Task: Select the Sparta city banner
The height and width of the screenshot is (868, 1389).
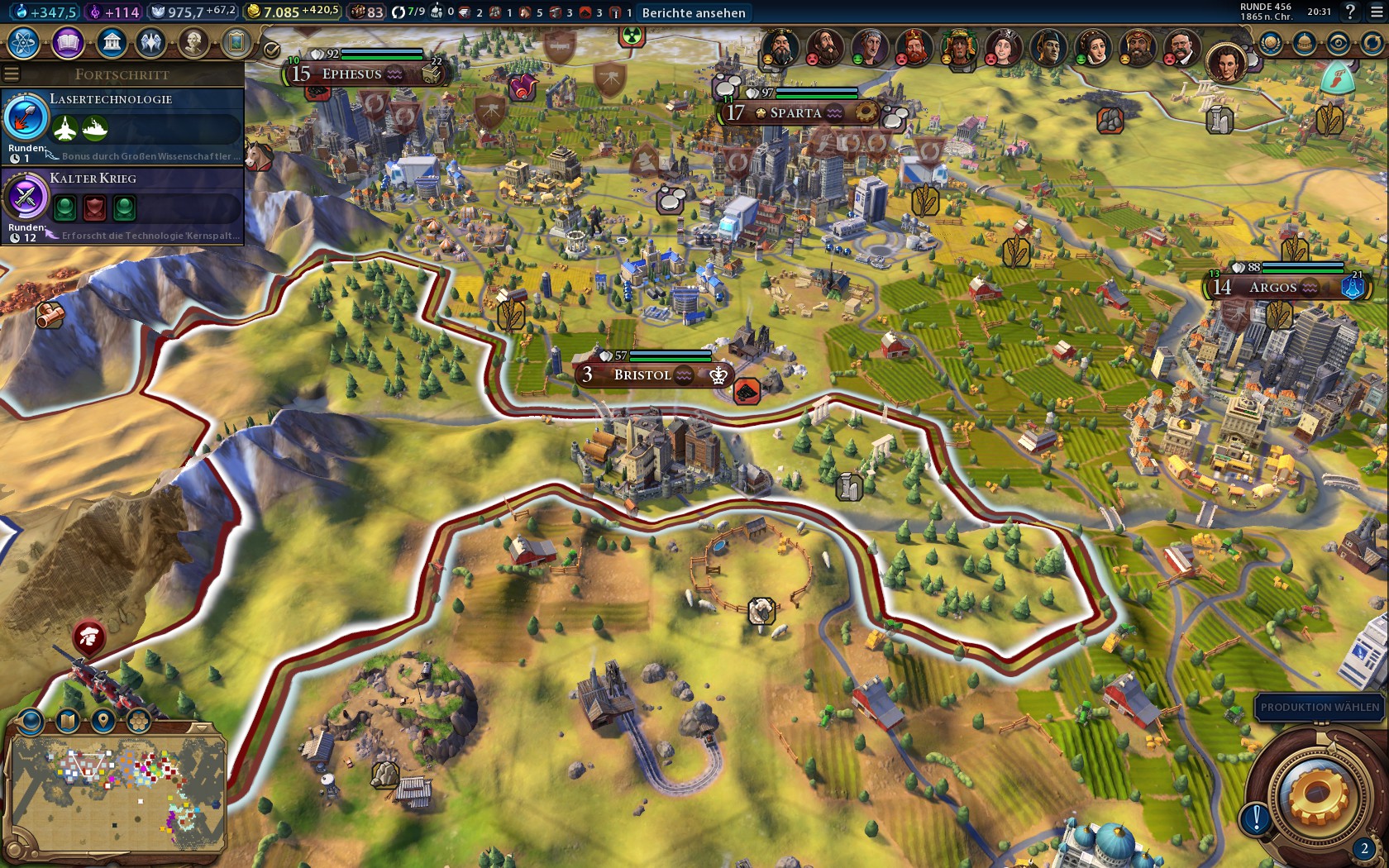Action: click(x=795, y=113)
